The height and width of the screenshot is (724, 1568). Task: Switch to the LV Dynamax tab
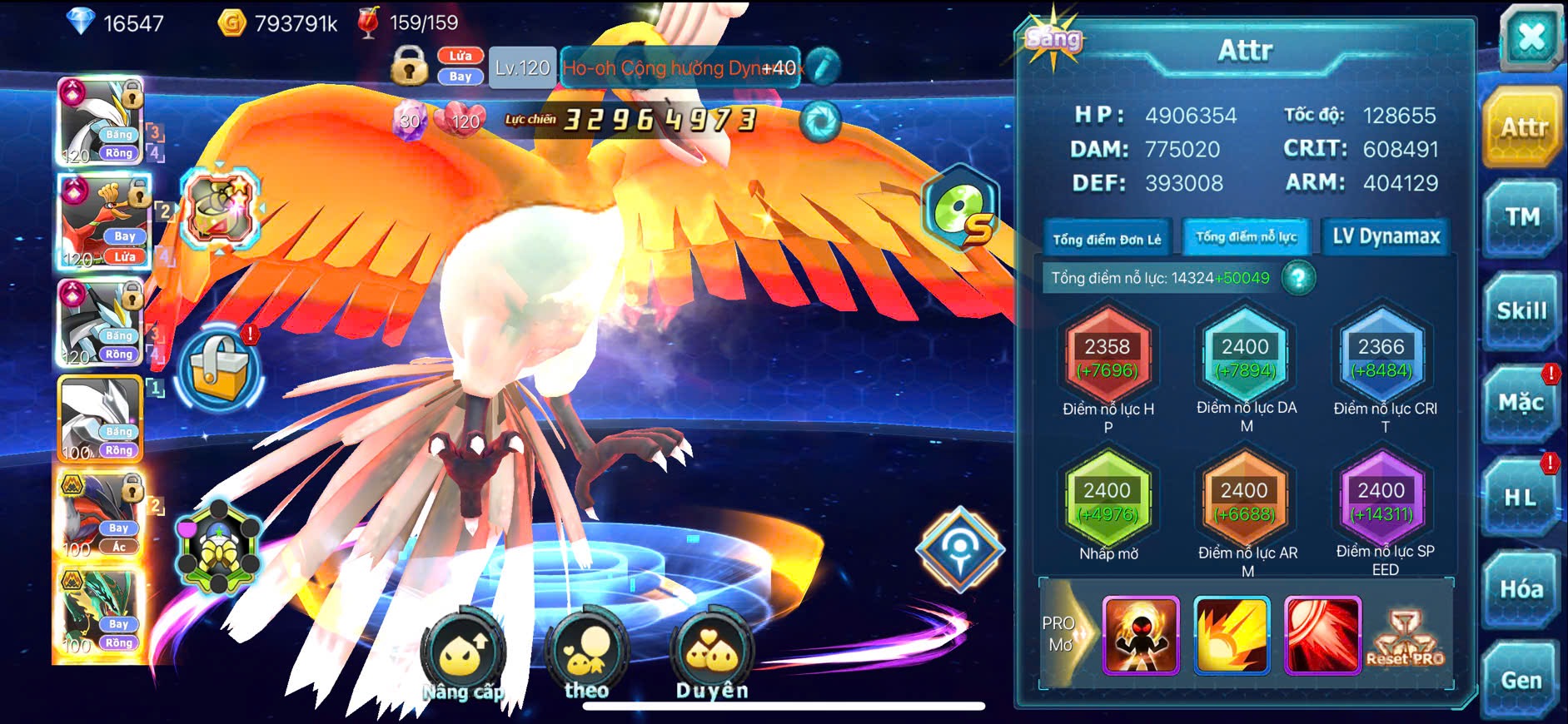click(1386, 237)
